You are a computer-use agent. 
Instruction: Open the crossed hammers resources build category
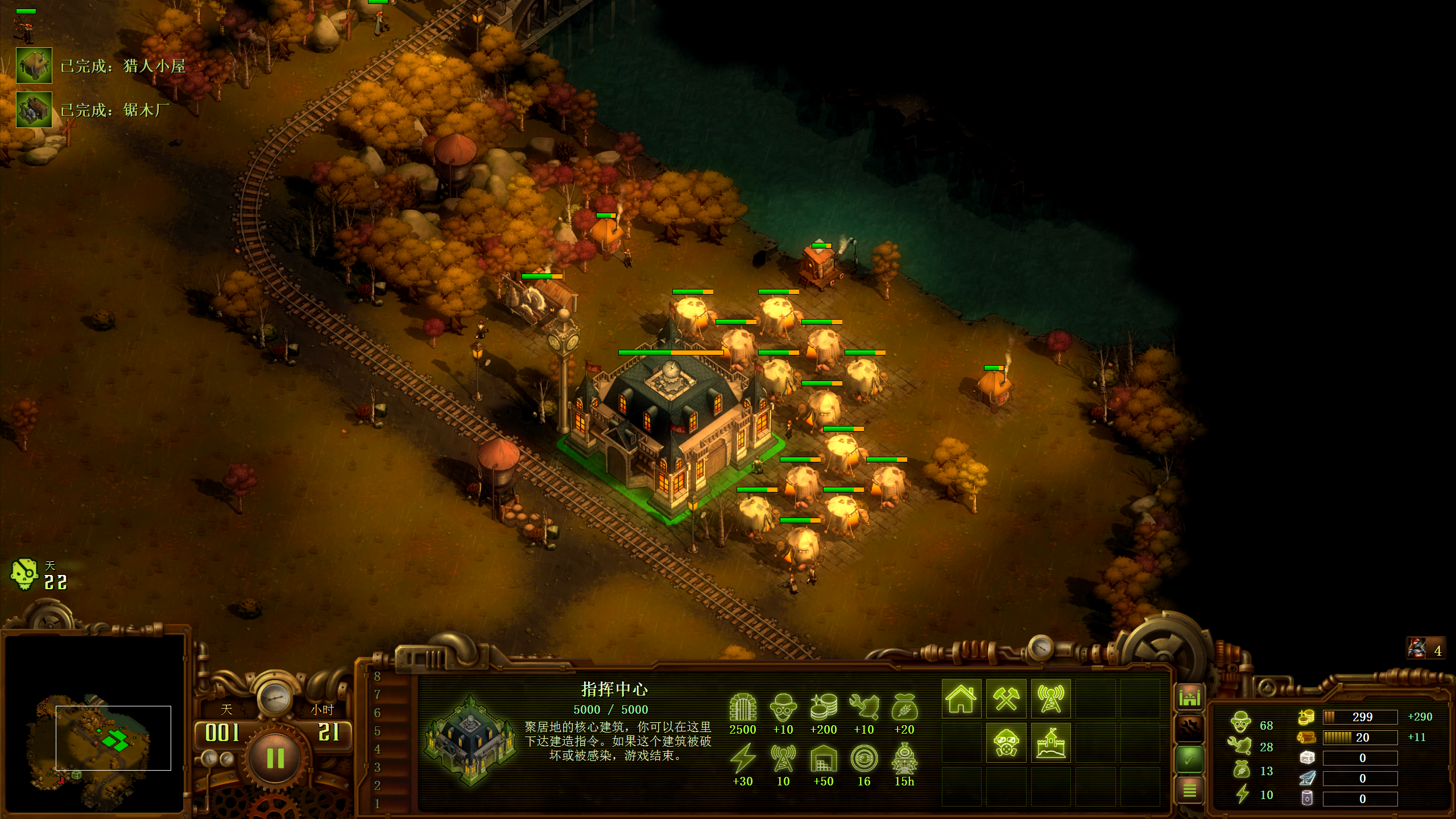click(x=1006, y=698)
